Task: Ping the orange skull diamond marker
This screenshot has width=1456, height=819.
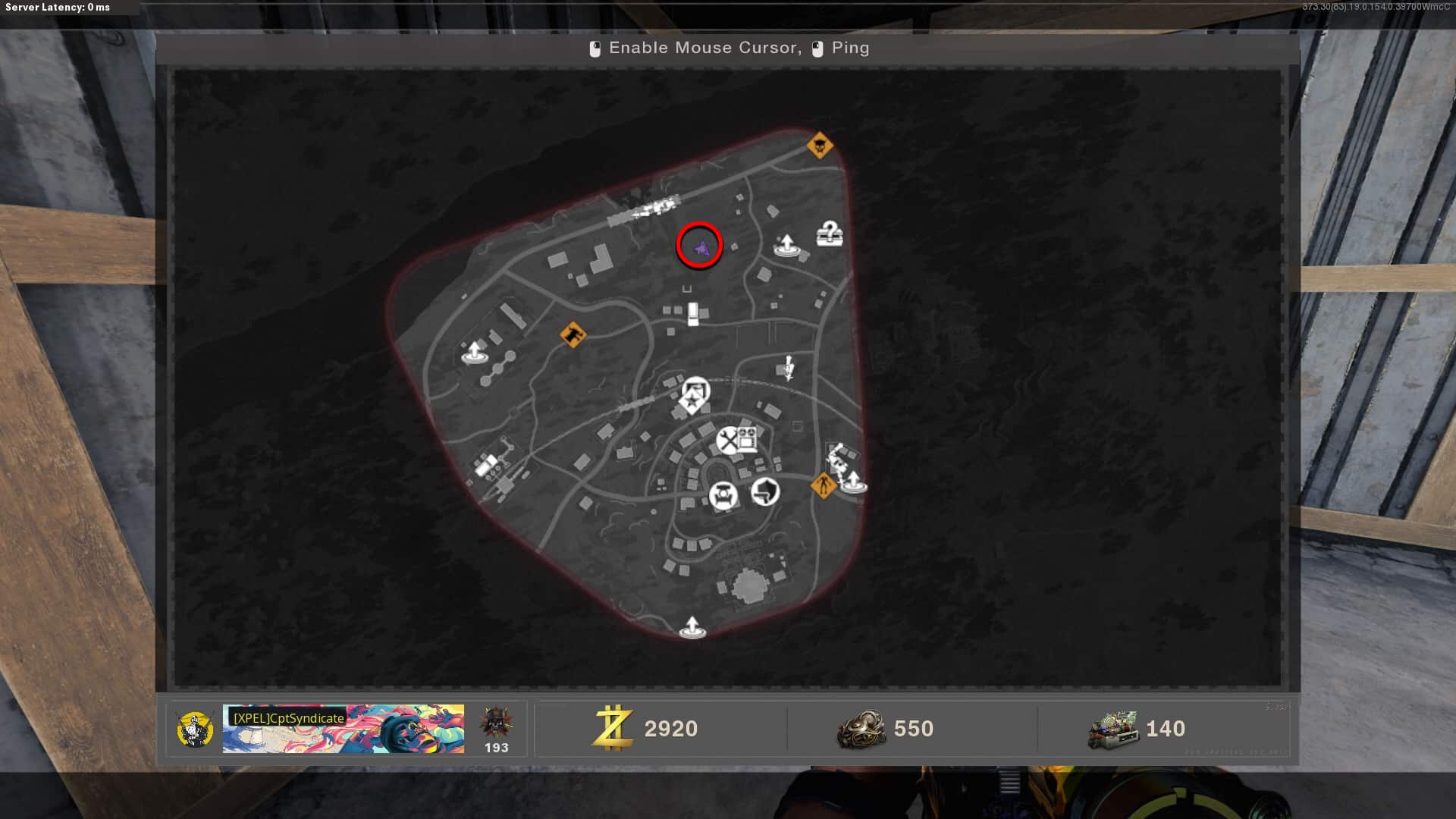Action: [x=819, y=145]
